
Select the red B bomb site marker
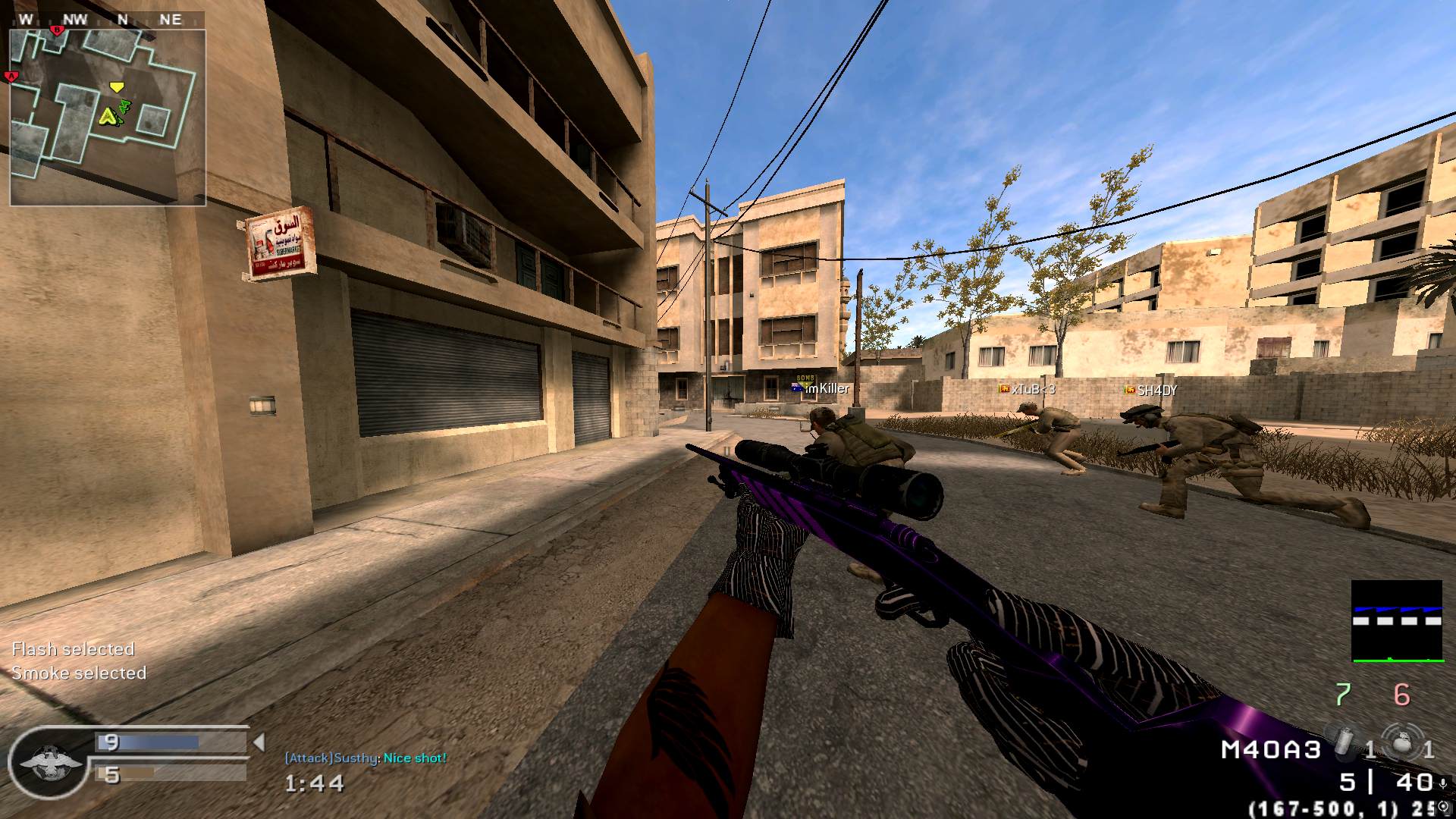56,30
